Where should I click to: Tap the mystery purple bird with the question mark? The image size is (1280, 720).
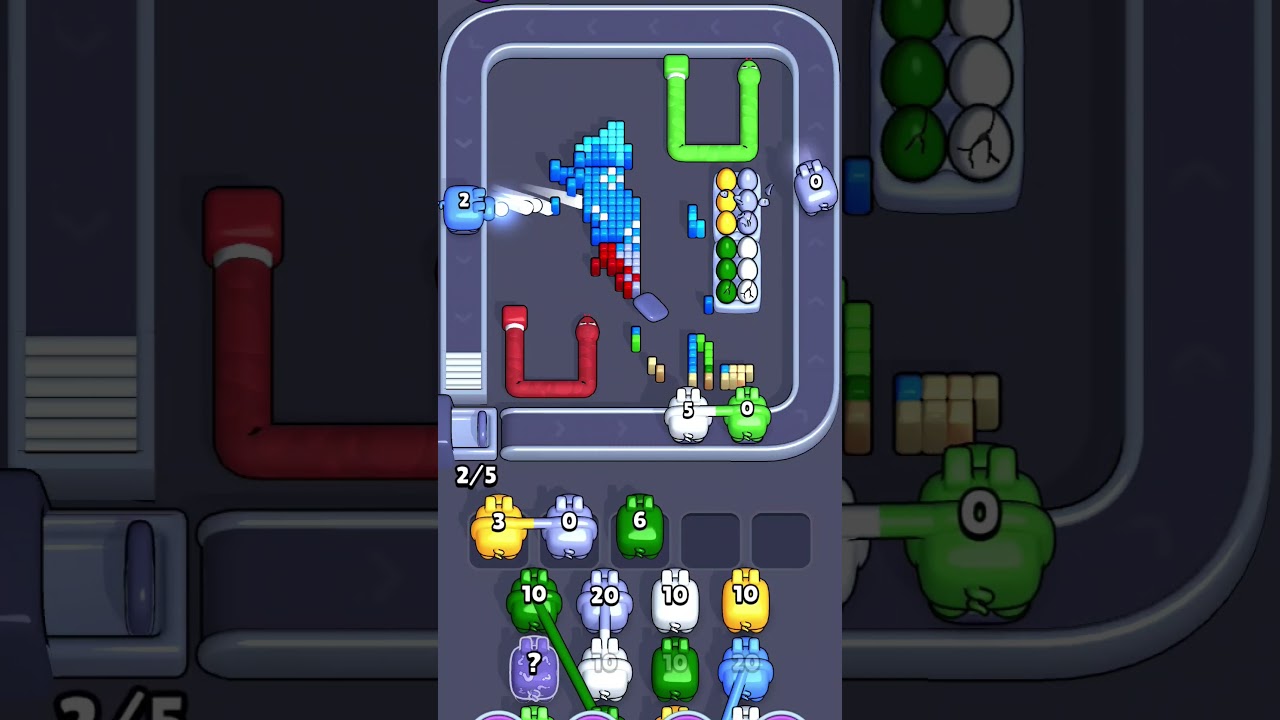coord(533,665)
